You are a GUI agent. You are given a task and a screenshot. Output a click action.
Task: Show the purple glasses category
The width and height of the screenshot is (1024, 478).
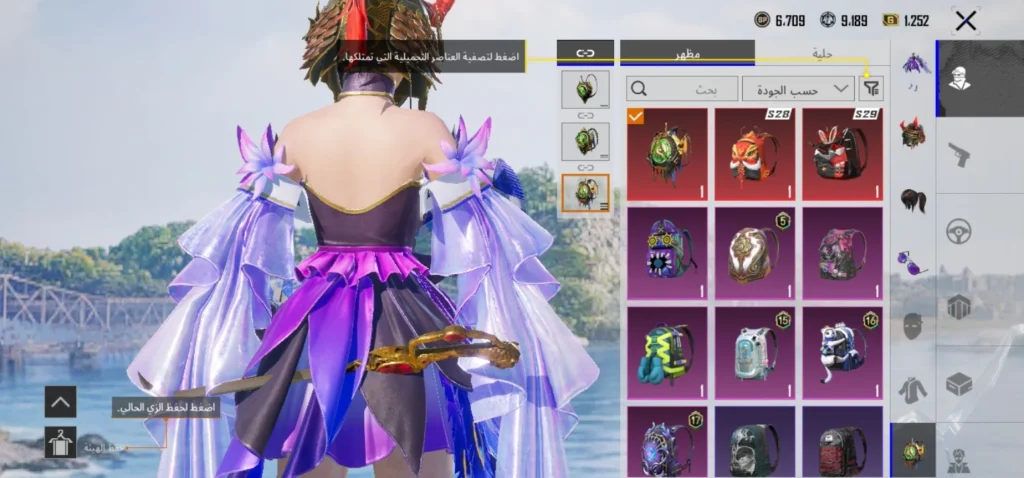click(x=913, y=264)
